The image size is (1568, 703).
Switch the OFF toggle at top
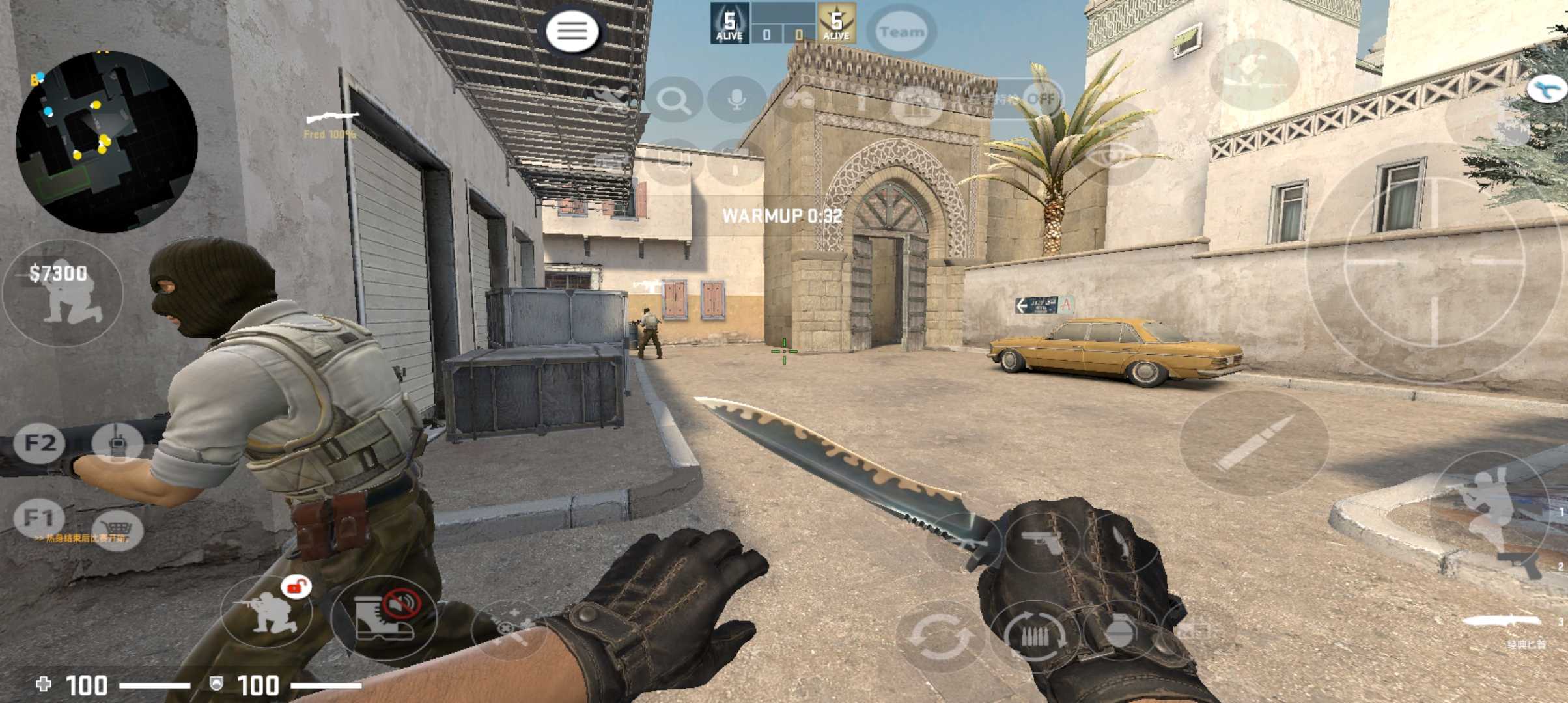[1040, 99]
